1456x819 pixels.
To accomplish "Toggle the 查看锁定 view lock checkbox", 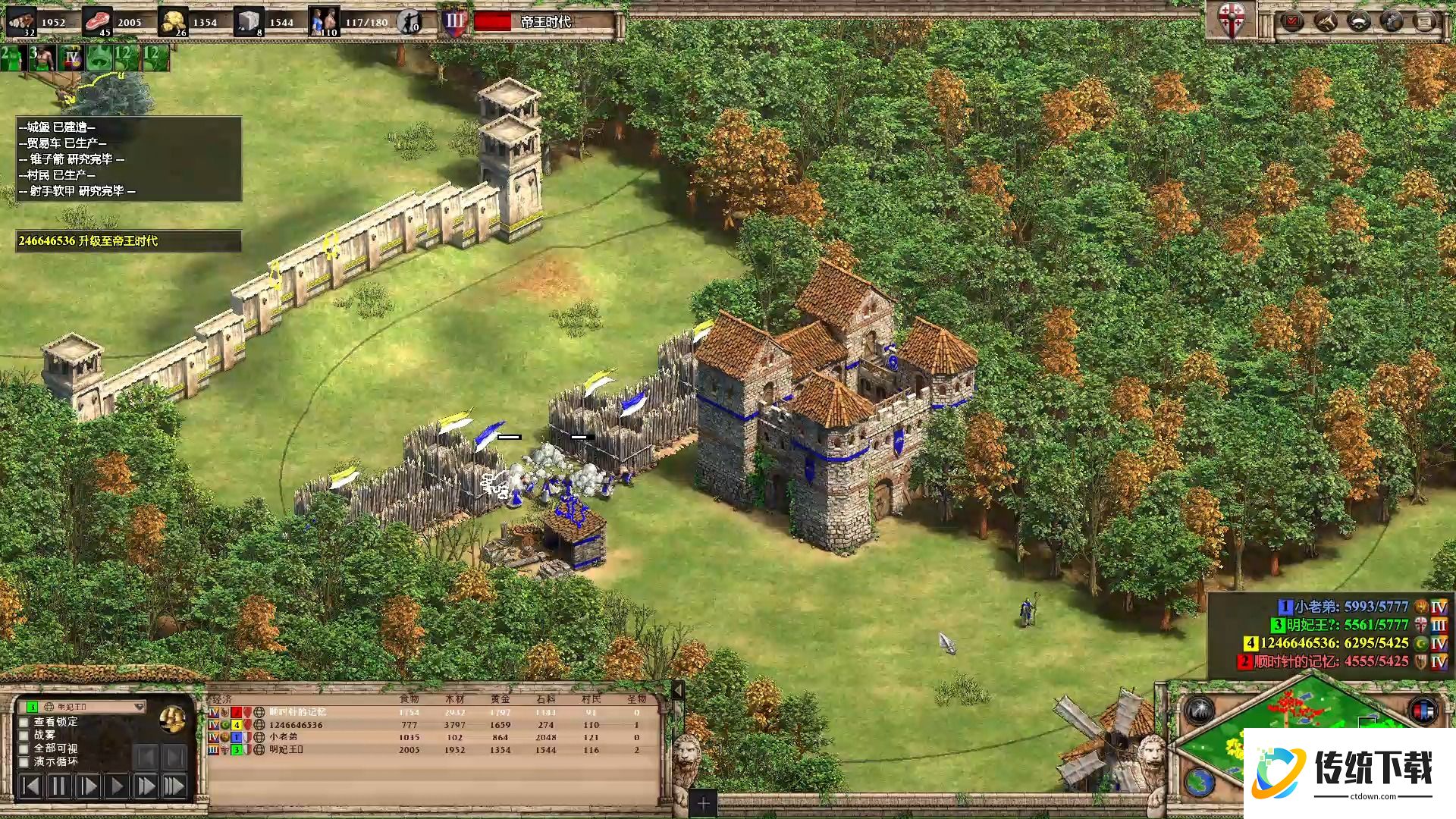I will pos(24,722).
